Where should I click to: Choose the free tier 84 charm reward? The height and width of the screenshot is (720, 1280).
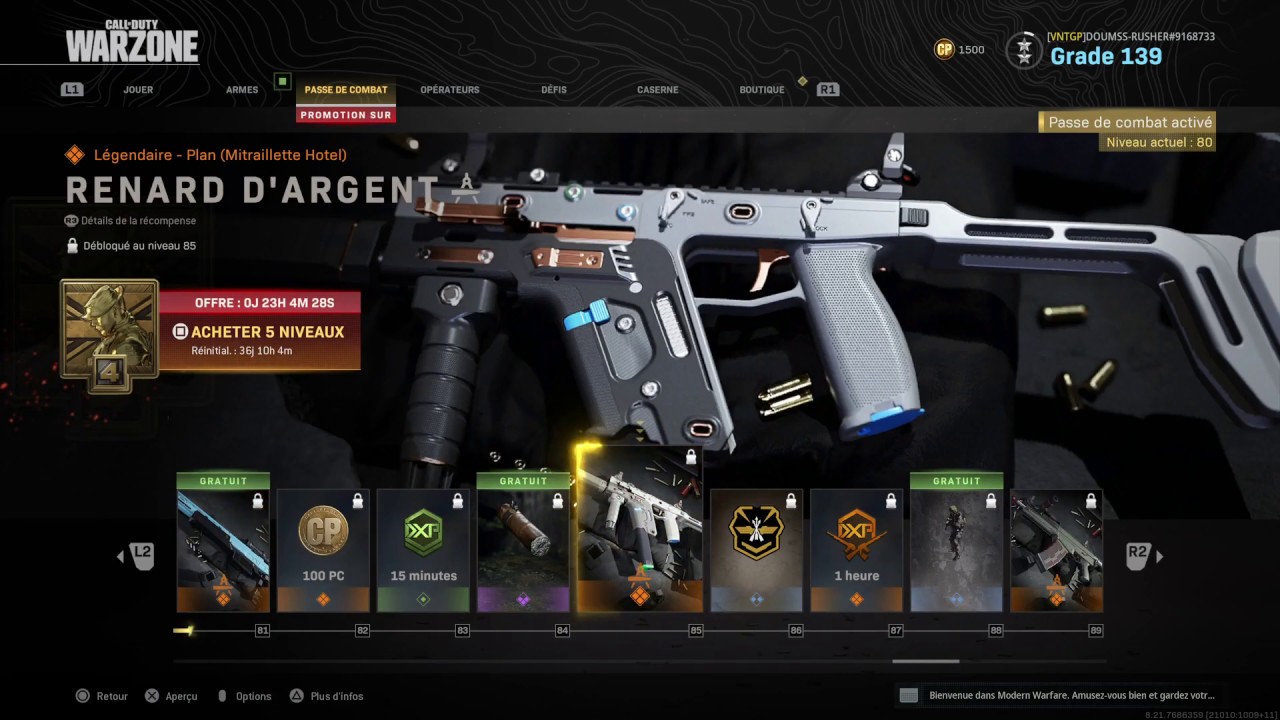(x=523, y=545)
